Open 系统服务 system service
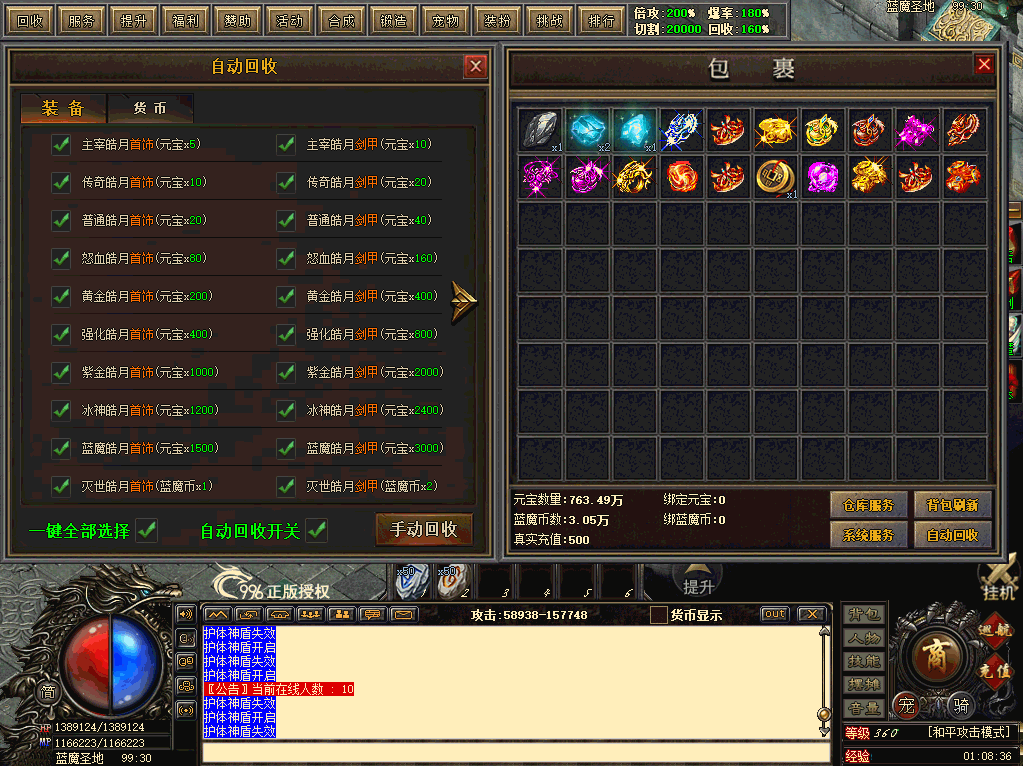This screenshot has width=1023, height=766. point(867,535)
